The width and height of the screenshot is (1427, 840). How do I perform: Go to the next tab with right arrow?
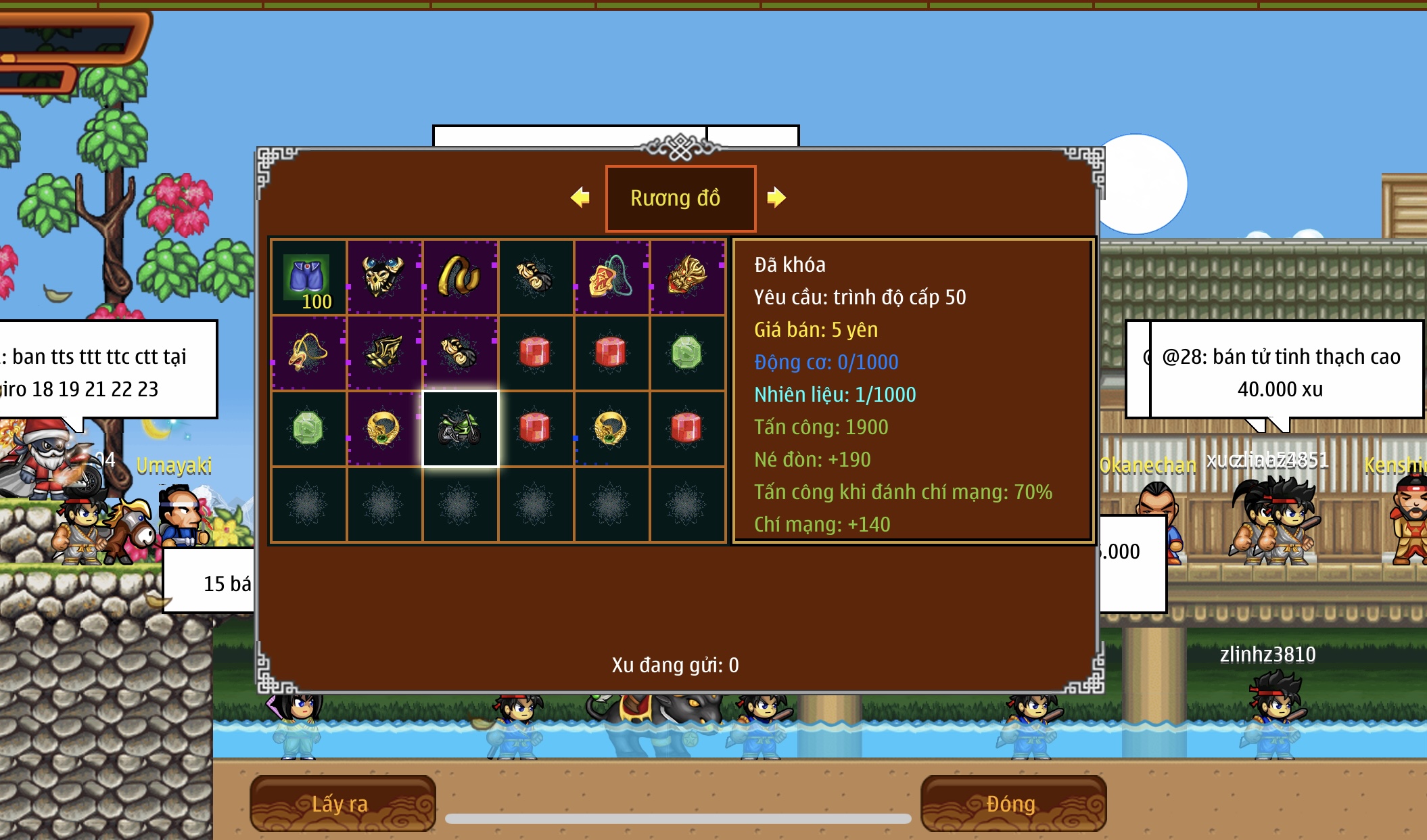(776, 197)
